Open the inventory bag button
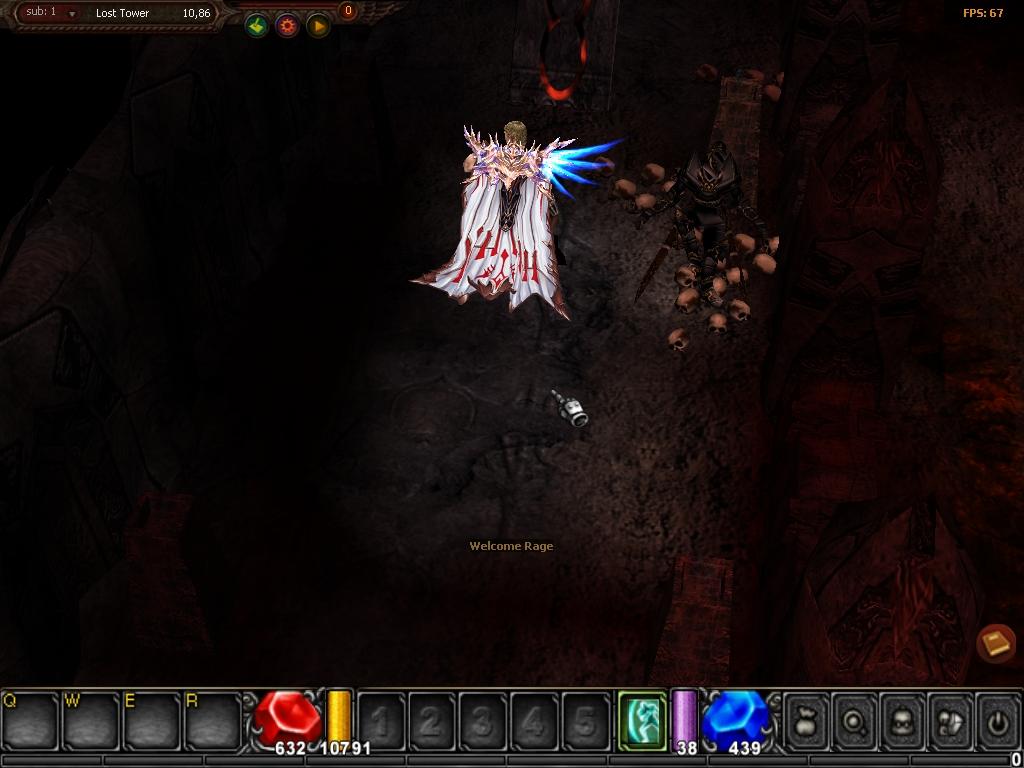This screenshot has width=1024, height=768. click(806, 721)
